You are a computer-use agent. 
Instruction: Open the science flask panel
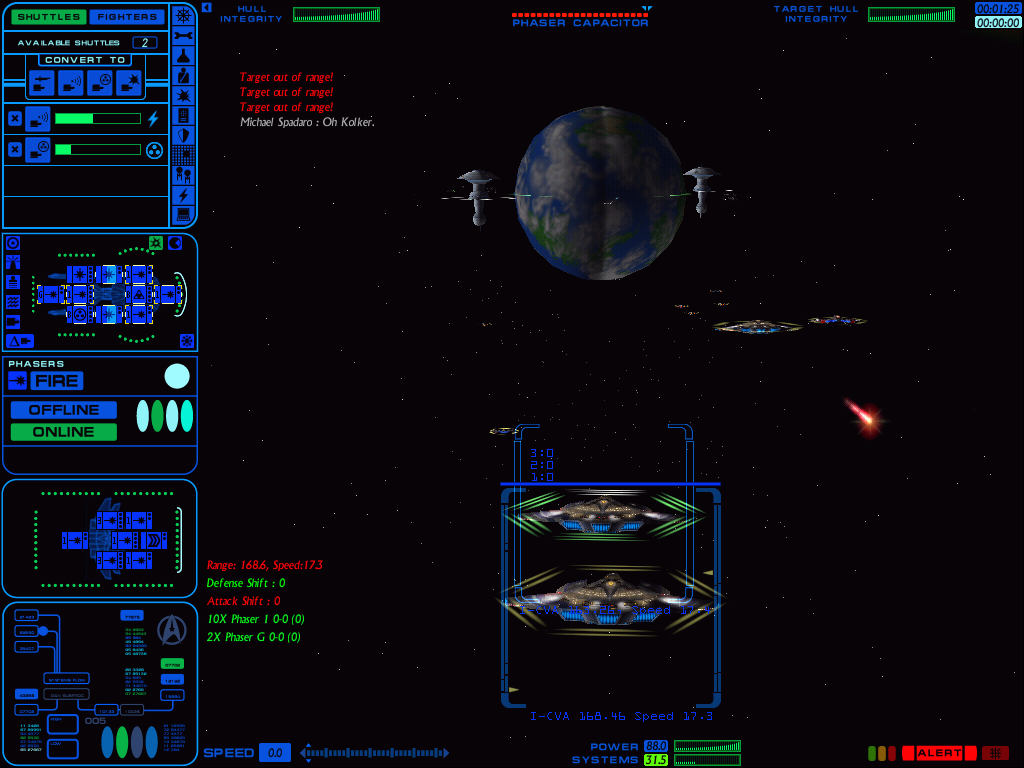pos(183,55)
